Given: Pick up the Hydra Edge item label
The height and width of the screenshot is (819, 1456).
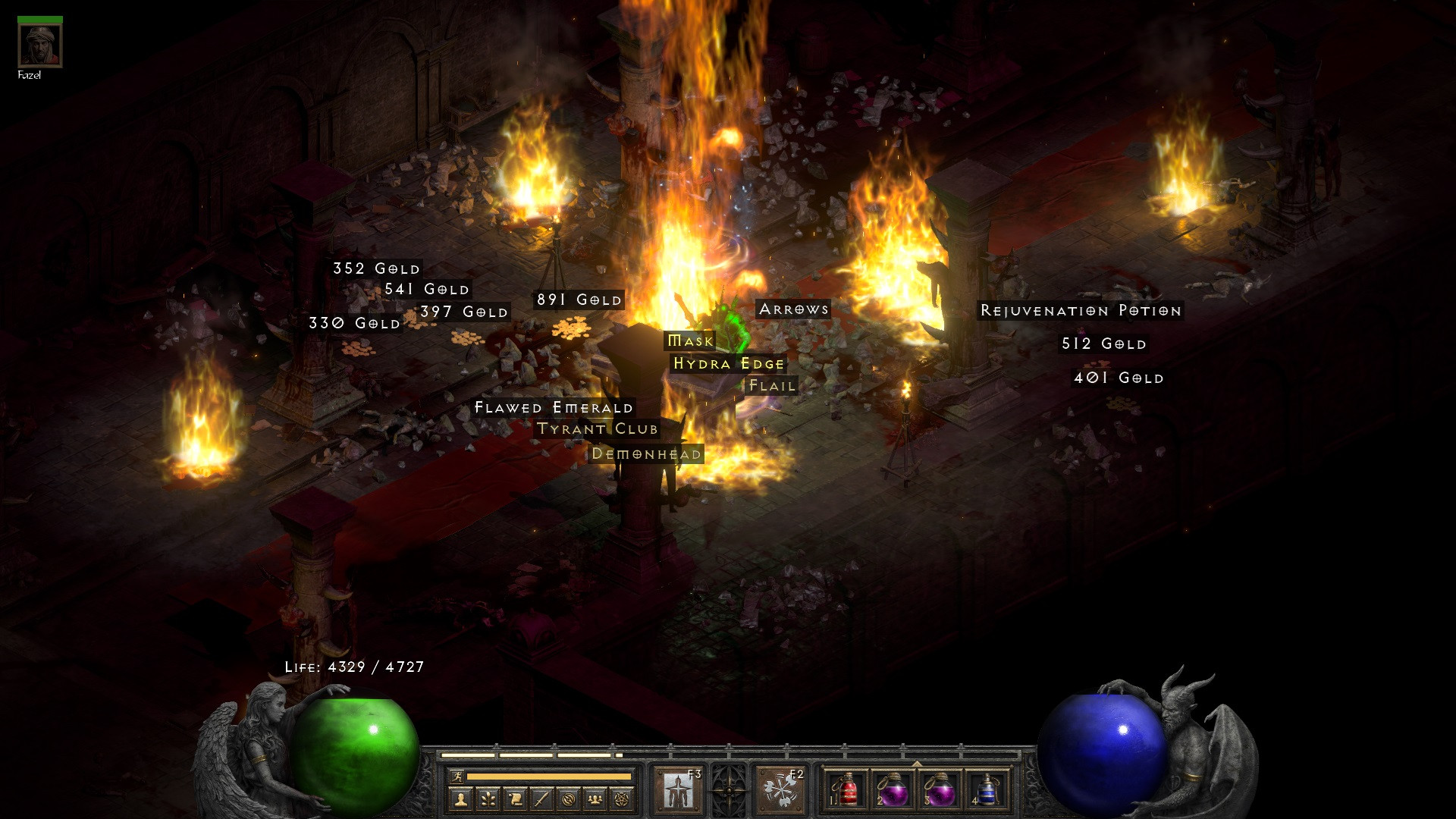Looking at the screenshot, I should [x=729, y=364].
